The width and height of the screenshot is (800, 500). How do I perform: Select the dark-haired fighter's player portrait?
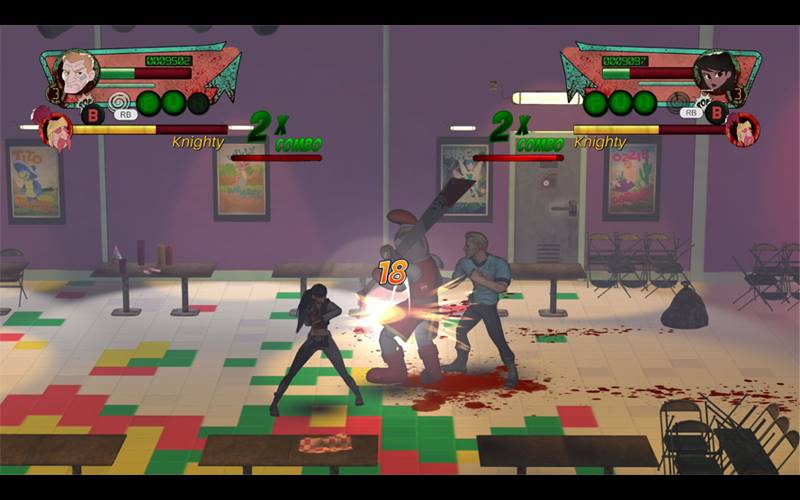click(716, 72)
